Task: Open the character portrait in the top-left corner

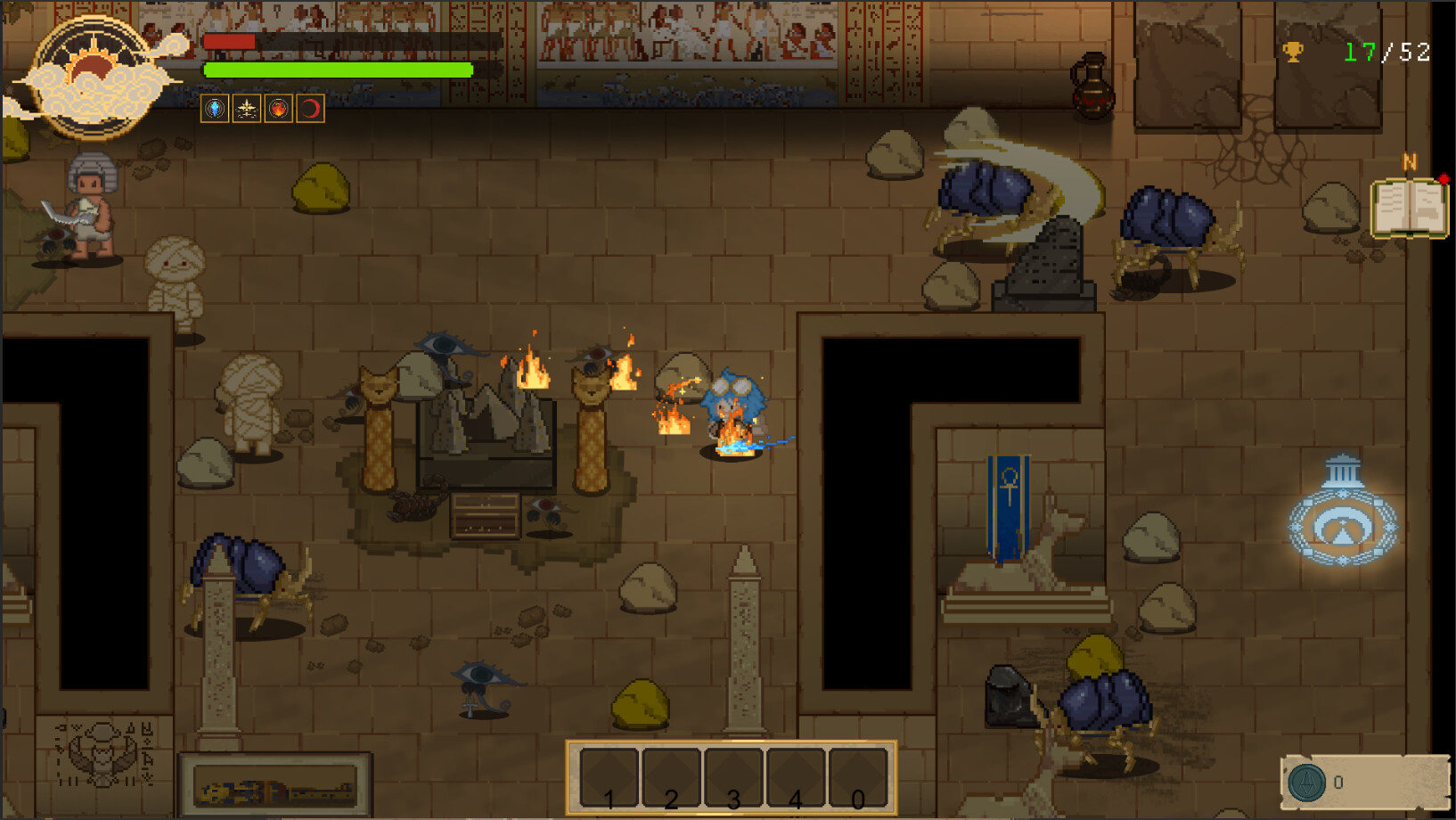Action: click(92, 71)
